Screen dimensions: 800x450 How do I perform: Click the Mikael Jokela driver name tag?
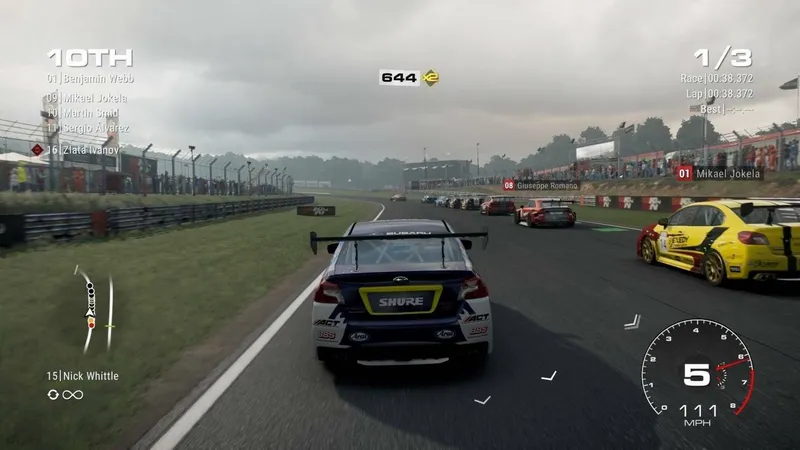718,173
